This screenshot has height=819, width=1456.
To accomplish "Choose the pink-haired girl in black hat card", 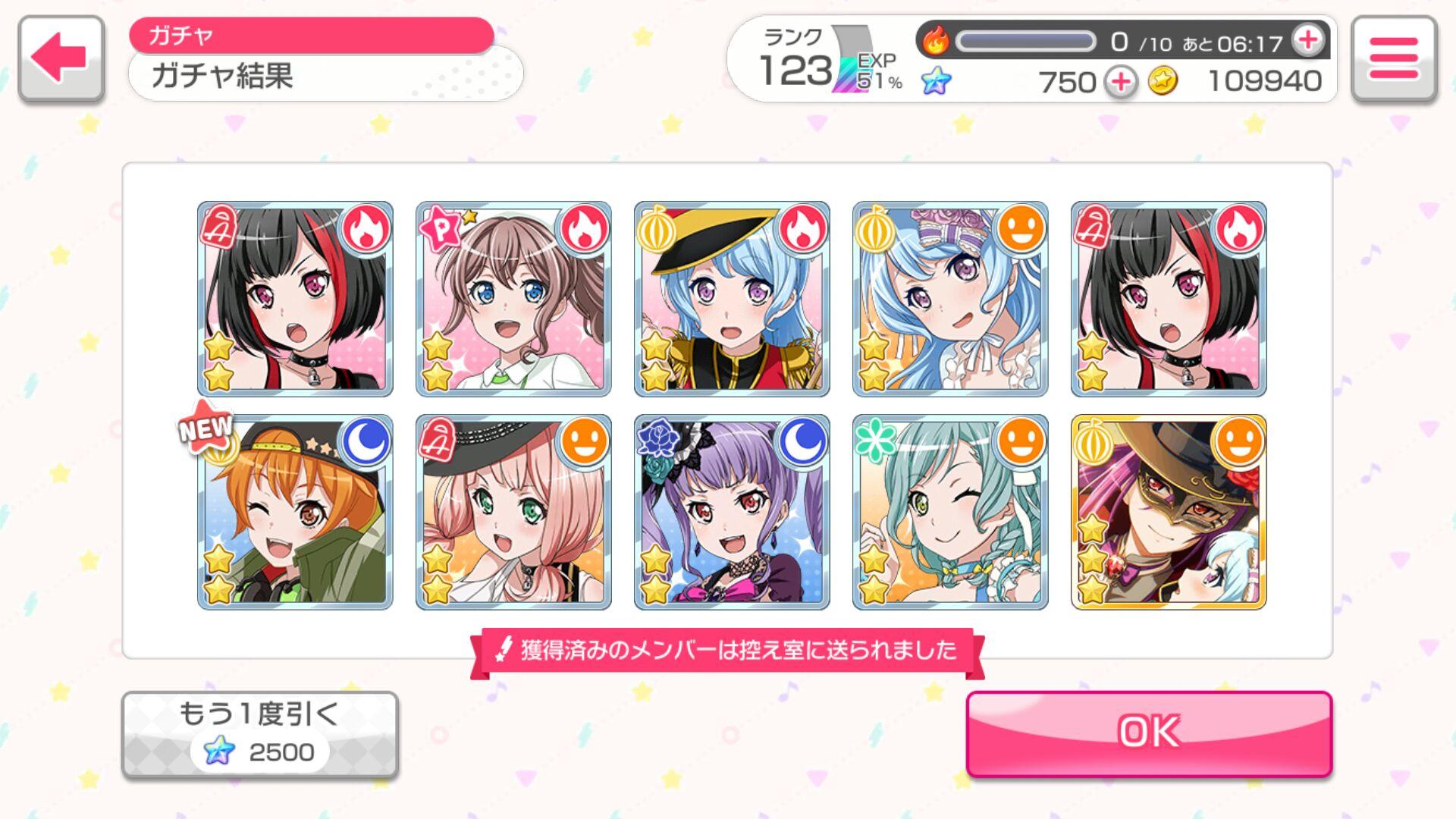I will pyautogui.click(x=513, y=512).
